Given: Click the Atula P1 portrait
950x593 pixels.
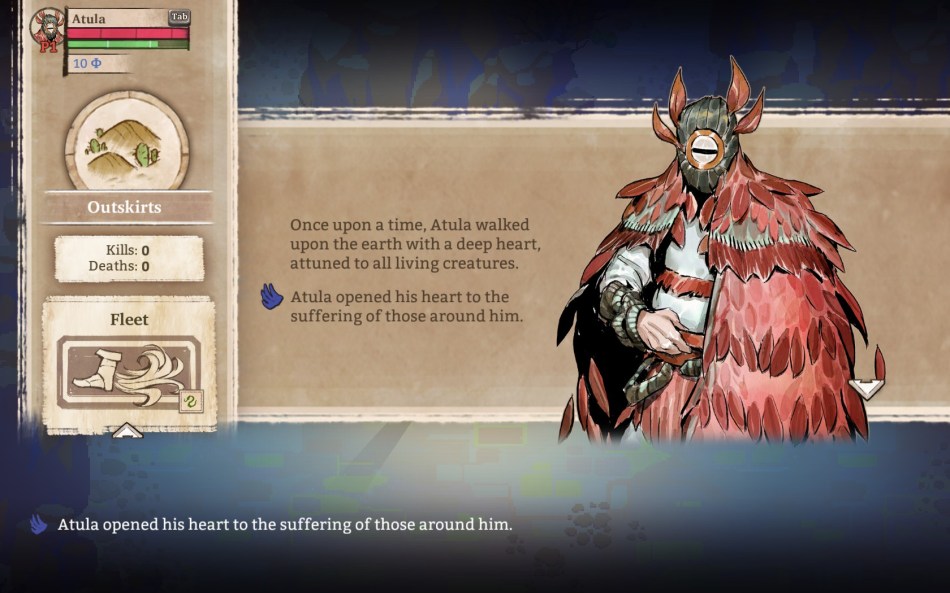Looking at the screenshot, I should [46, 30].
